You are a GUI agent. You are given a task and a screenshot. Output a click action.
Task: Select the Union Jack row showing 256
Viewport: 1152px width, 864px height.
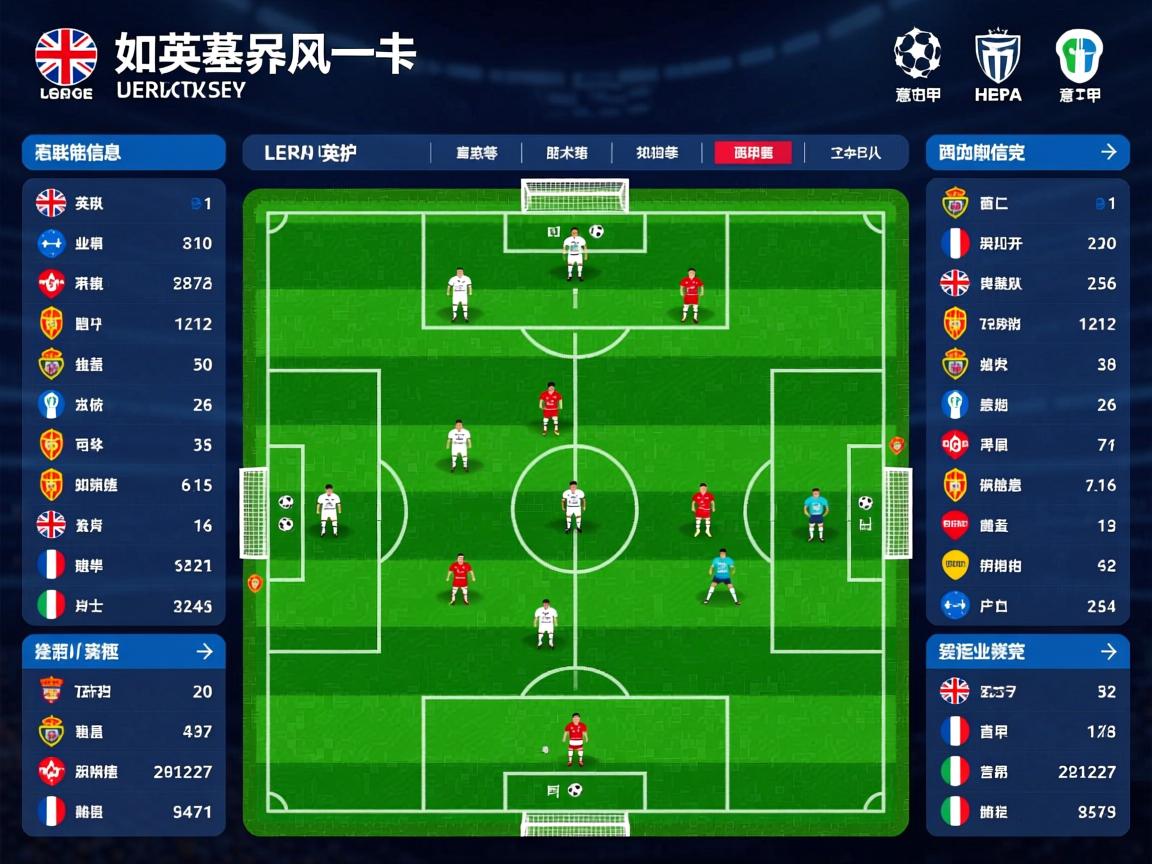pyautogui.click(x=1028, y=284)
